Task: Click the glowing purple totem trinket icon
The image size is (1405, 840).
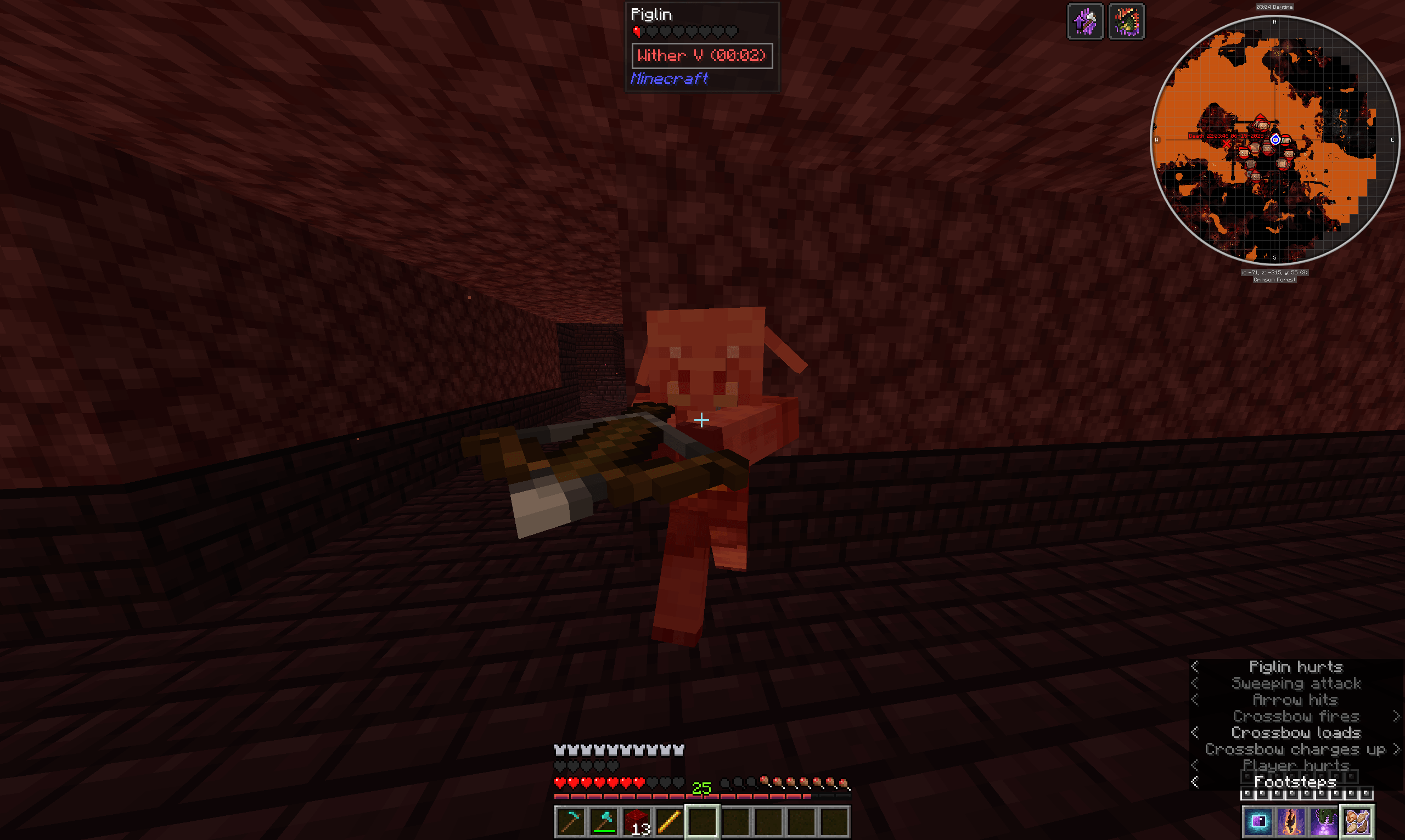Action: point(1260,824)
